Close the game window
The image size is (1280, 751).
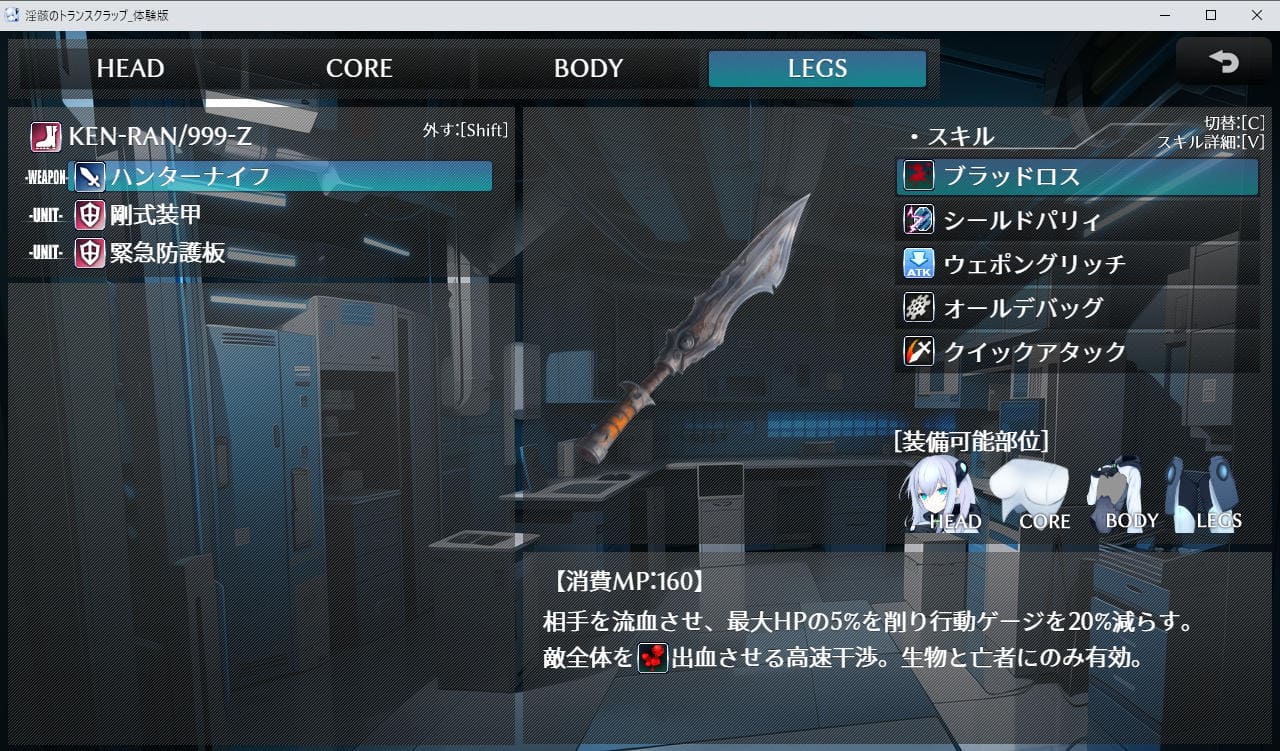pyautogui.click(x=1256, y=14)
